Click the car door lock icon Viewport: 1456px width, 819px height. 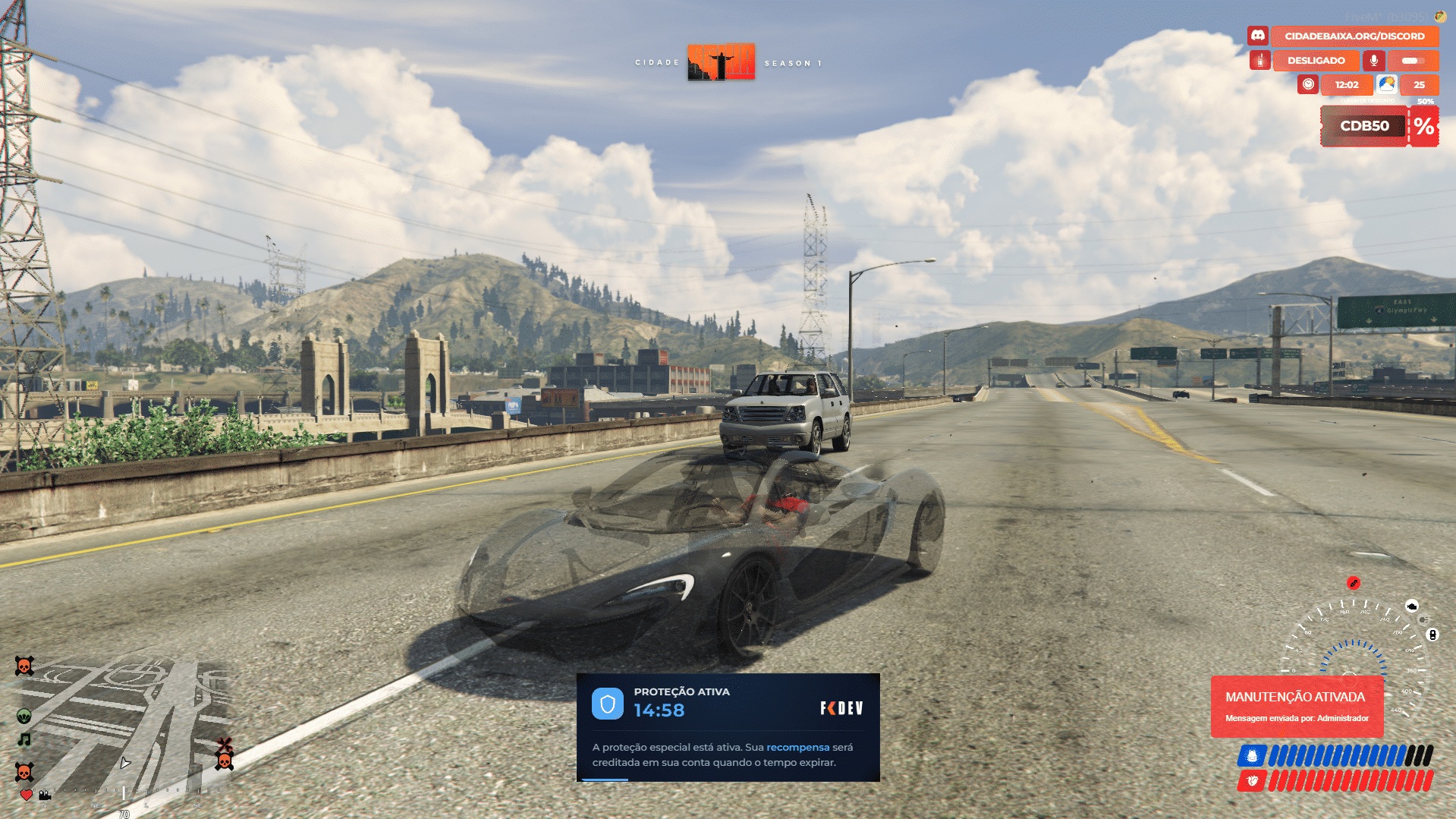click(1432, 635)
